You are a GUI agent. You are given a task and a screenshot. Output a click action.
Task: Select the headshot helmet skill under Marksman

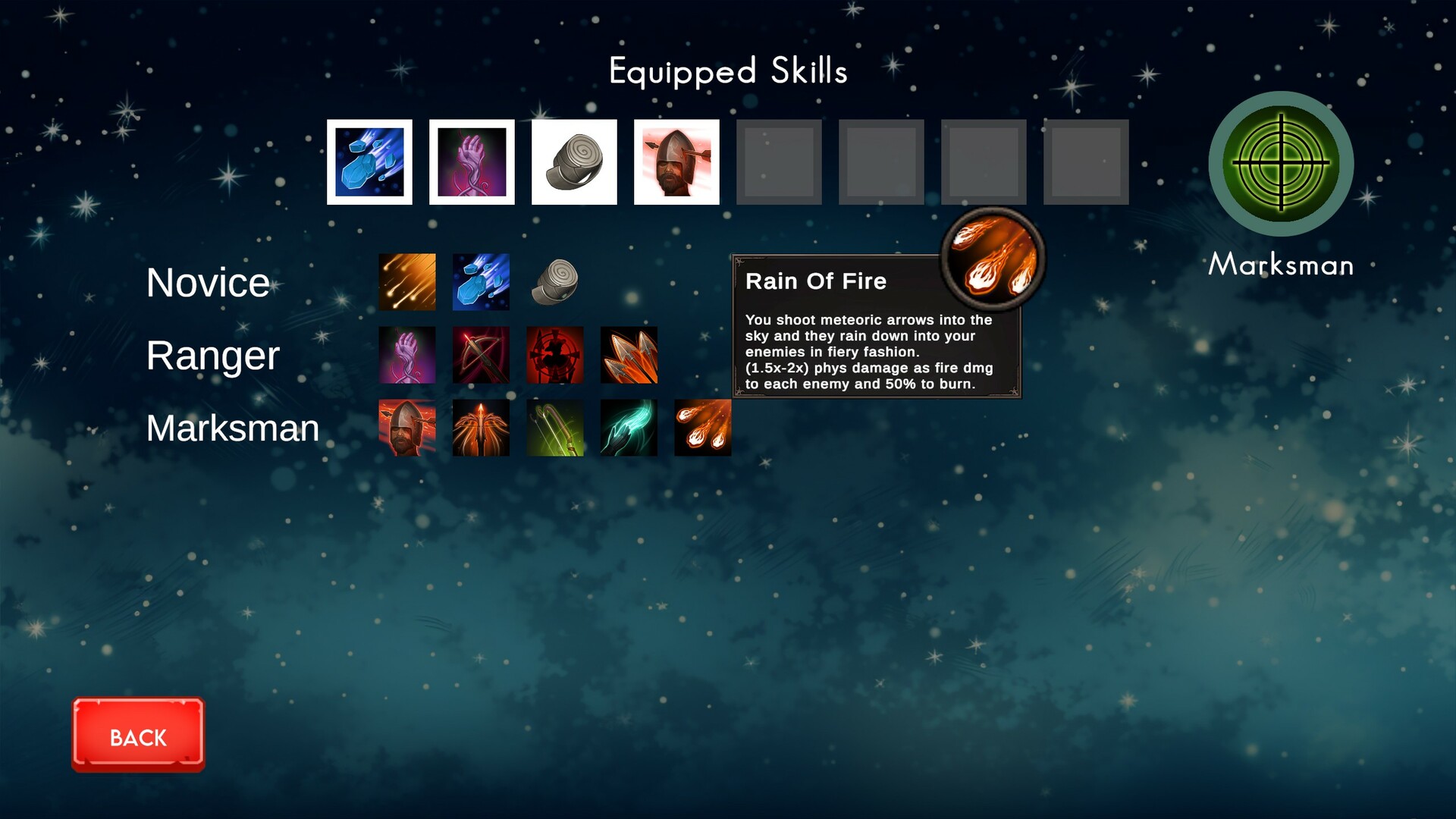click(x=407, y=428)
